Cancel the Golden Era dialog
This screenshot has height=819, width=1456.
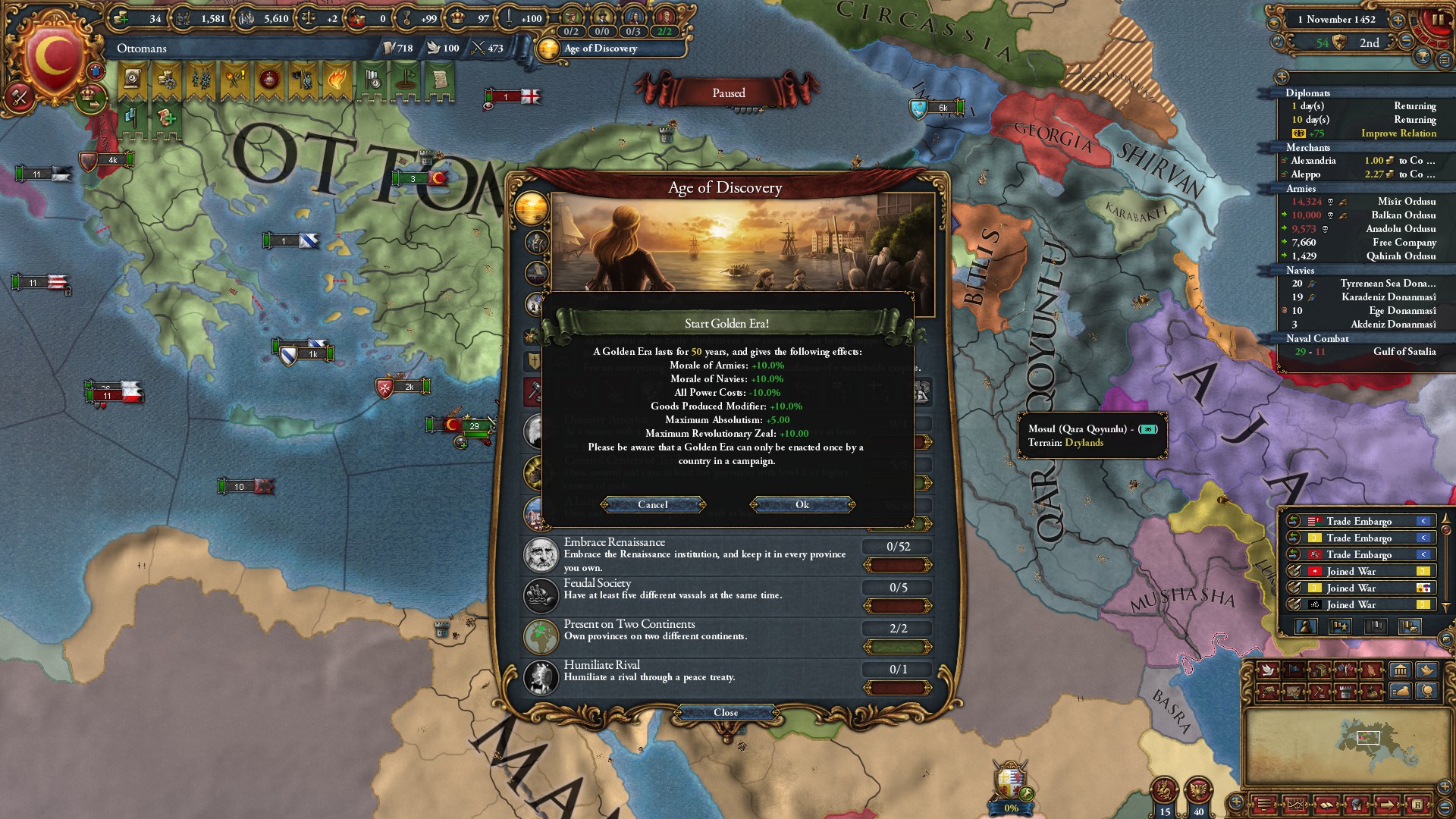click(x=652, y=505)
